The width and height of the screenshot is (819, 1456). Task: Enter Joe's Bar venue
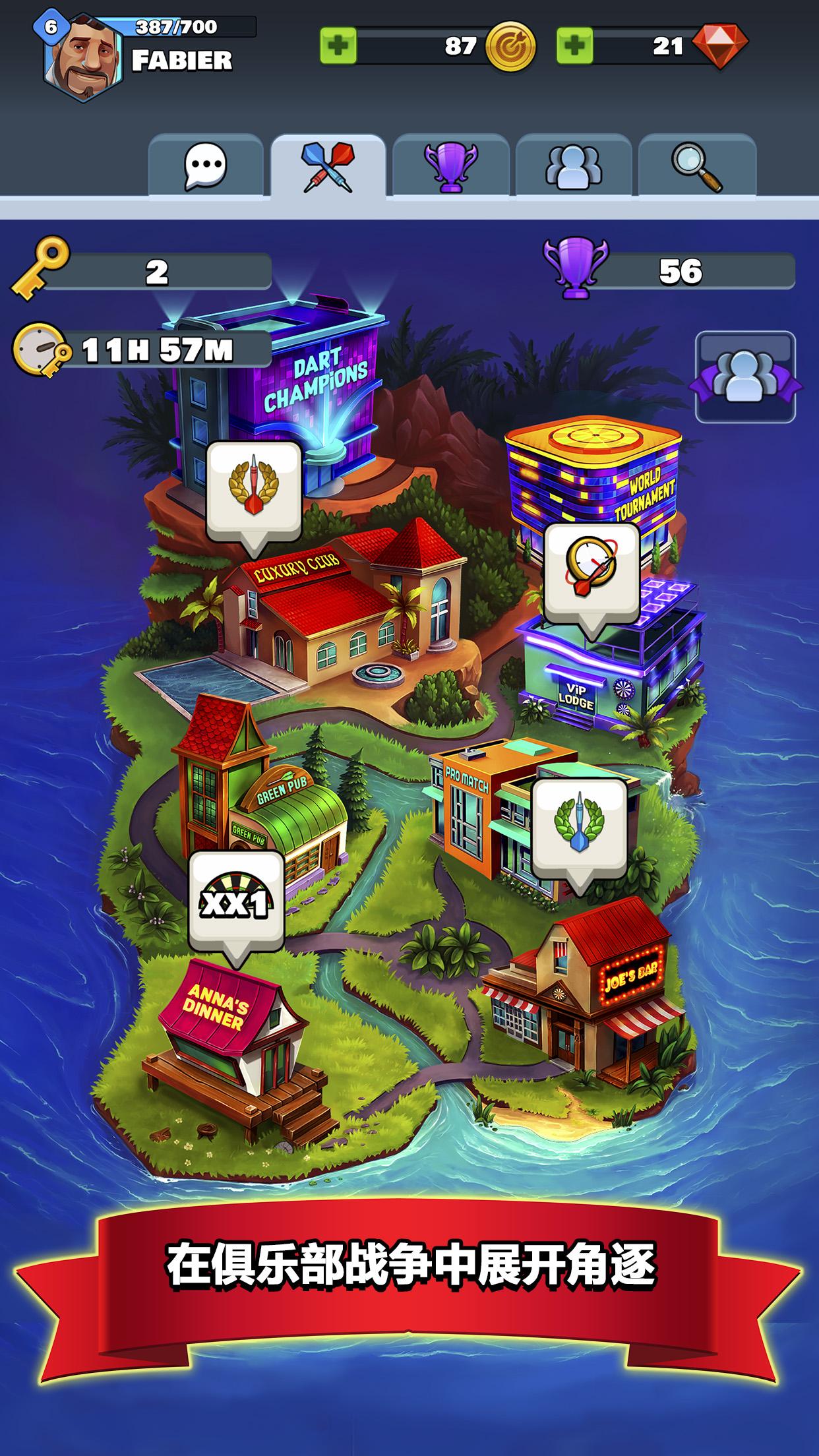[593, 1009]
